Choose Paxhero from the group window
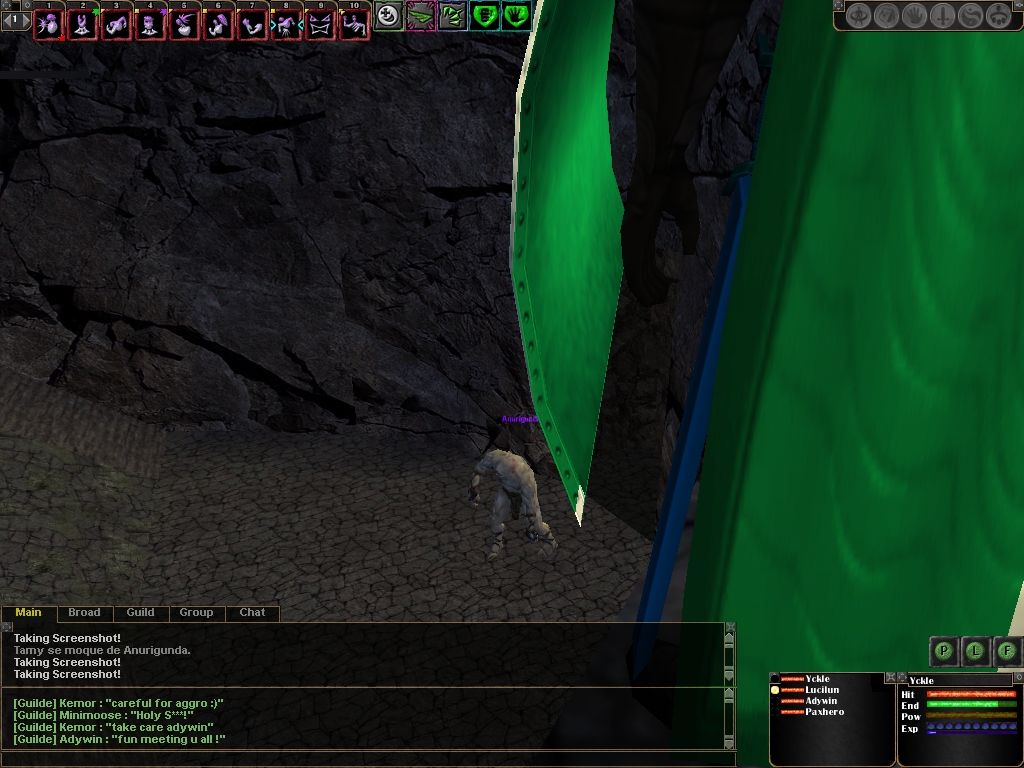 pos(824,712)
